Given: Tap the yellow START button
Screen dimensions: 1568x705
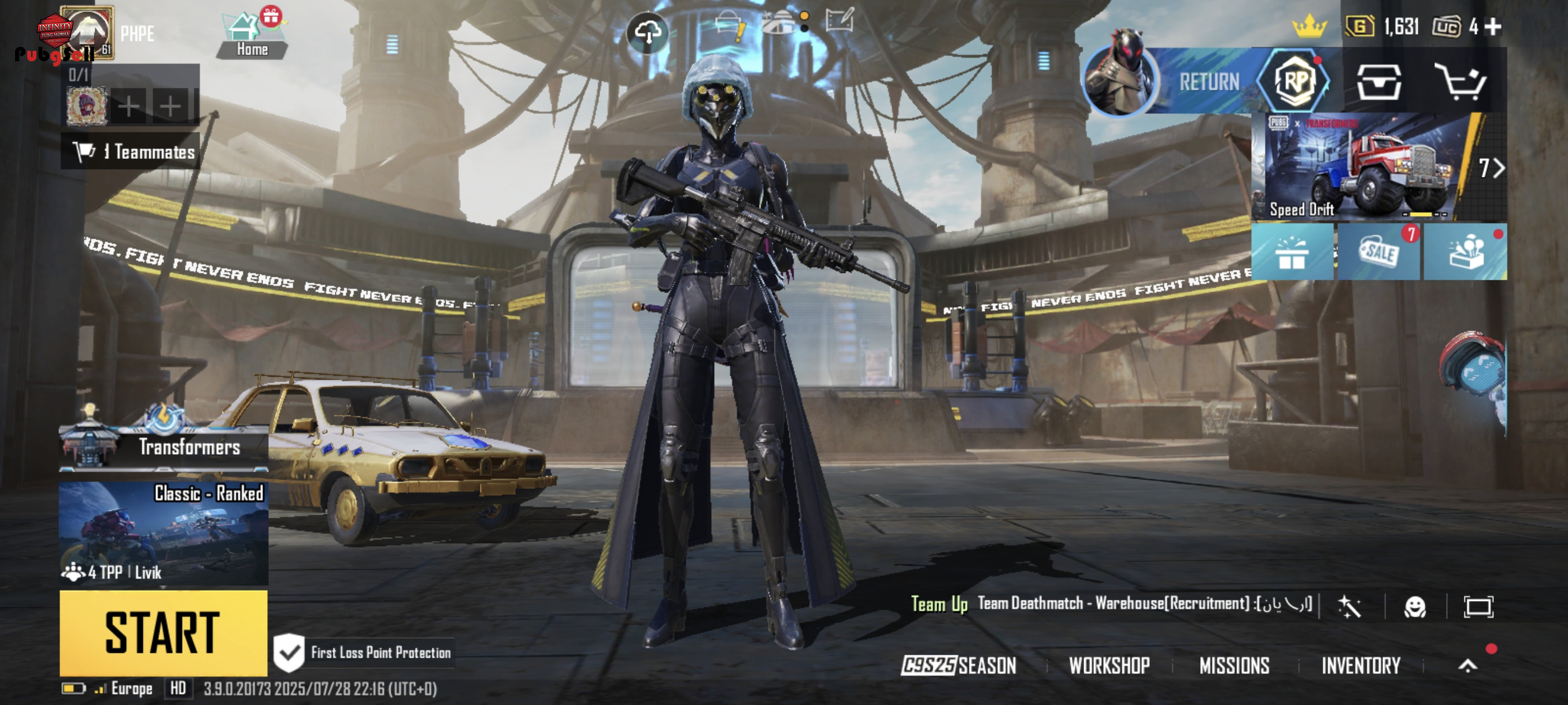Looking at the screenshot, I should [163, 633].
